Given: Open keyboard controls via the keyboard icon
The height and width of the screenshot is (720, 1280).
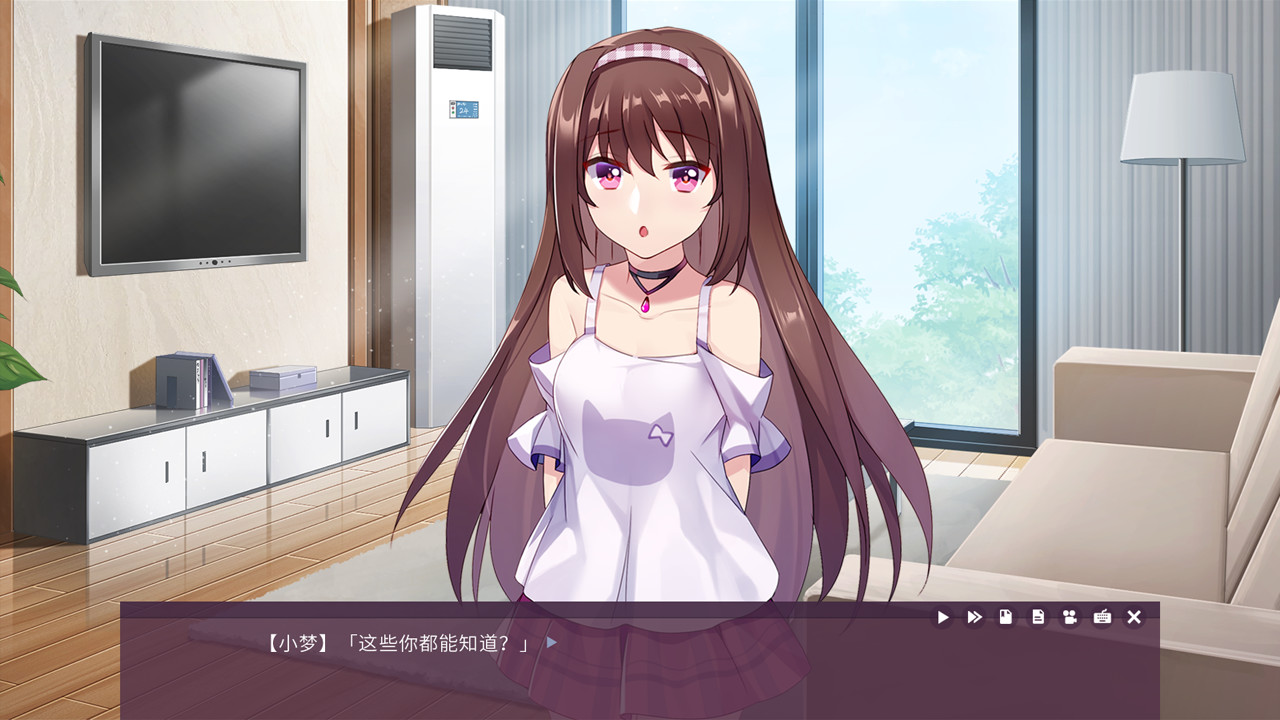Looking at the screenshot, I should pyautogui.click(x=1102, y=617).
